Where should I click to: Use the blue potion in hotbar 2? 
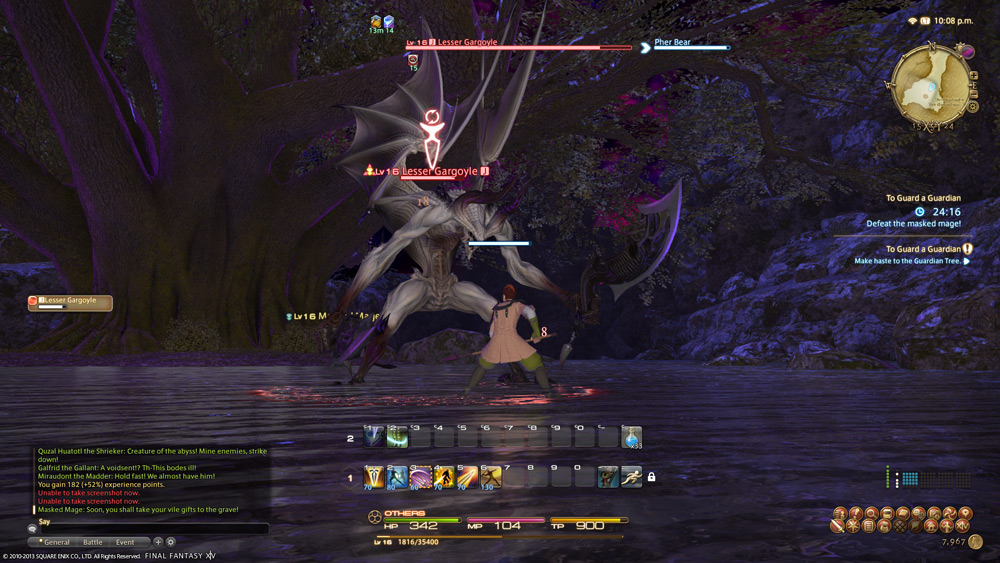[x=631, y=437]
